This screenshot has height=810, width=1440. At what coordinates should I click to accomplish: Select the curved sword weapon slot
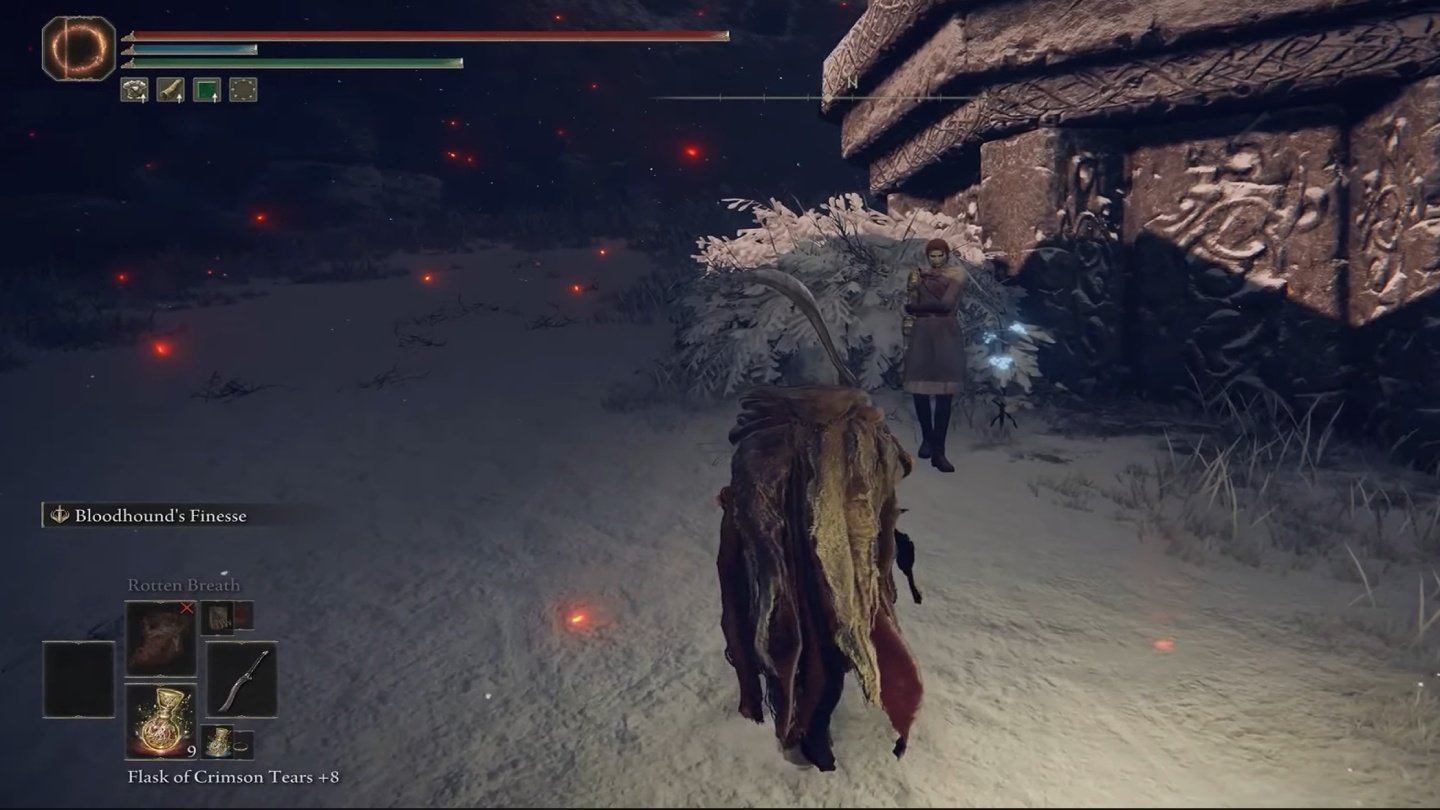(x=241, y=680)
